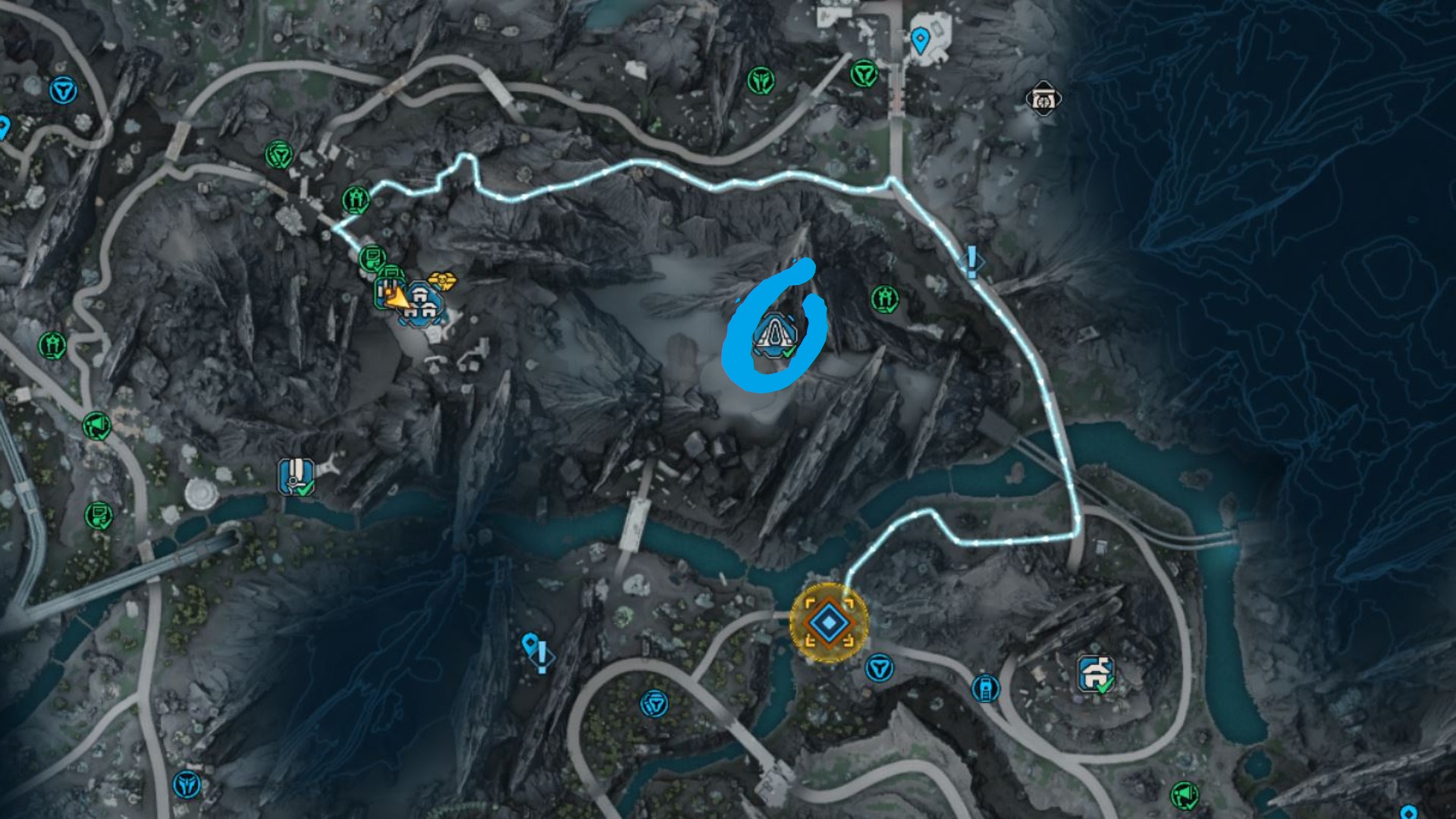
Task: Choose the blue house marker with green checkmark
Action: 1096,673
